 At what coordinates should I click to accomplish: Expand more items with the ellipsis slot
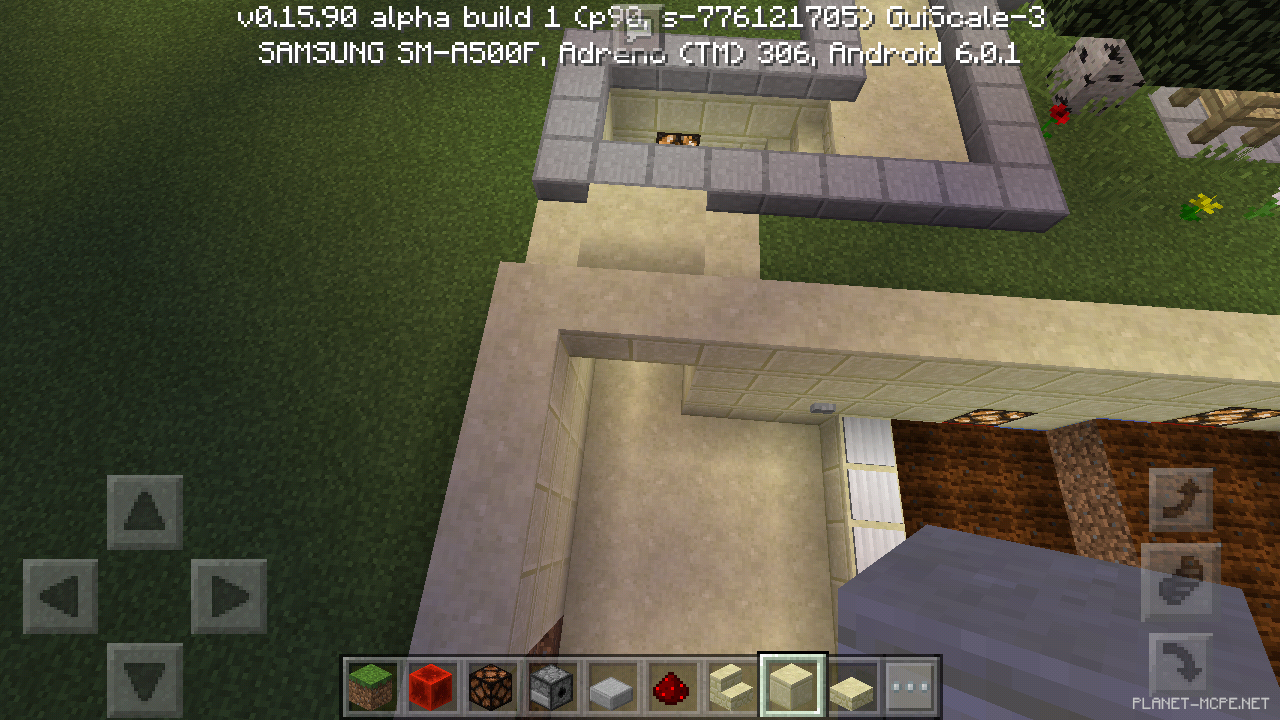[911, 686]
